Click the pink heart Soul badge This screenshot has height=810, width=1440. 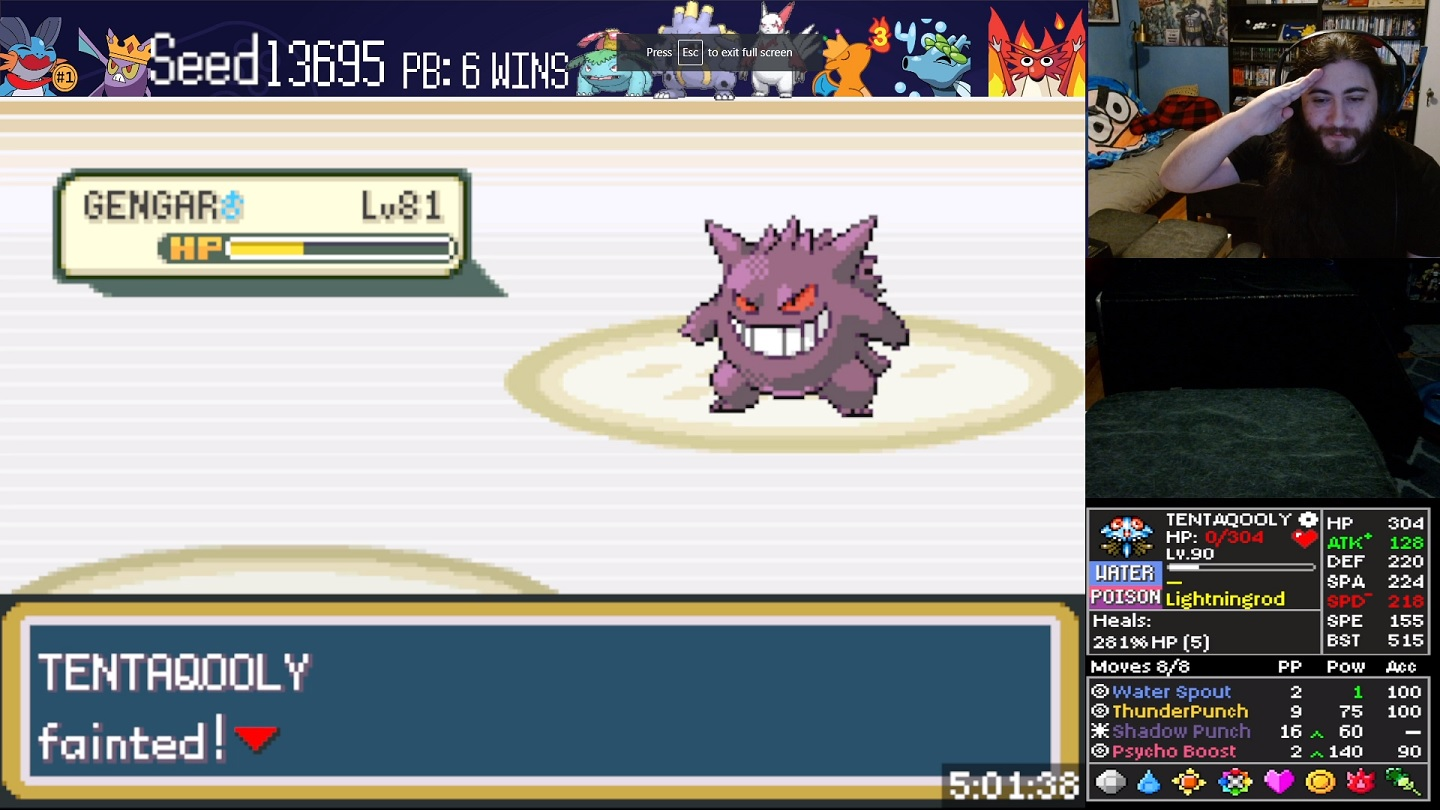click(x=1278, y=782)
